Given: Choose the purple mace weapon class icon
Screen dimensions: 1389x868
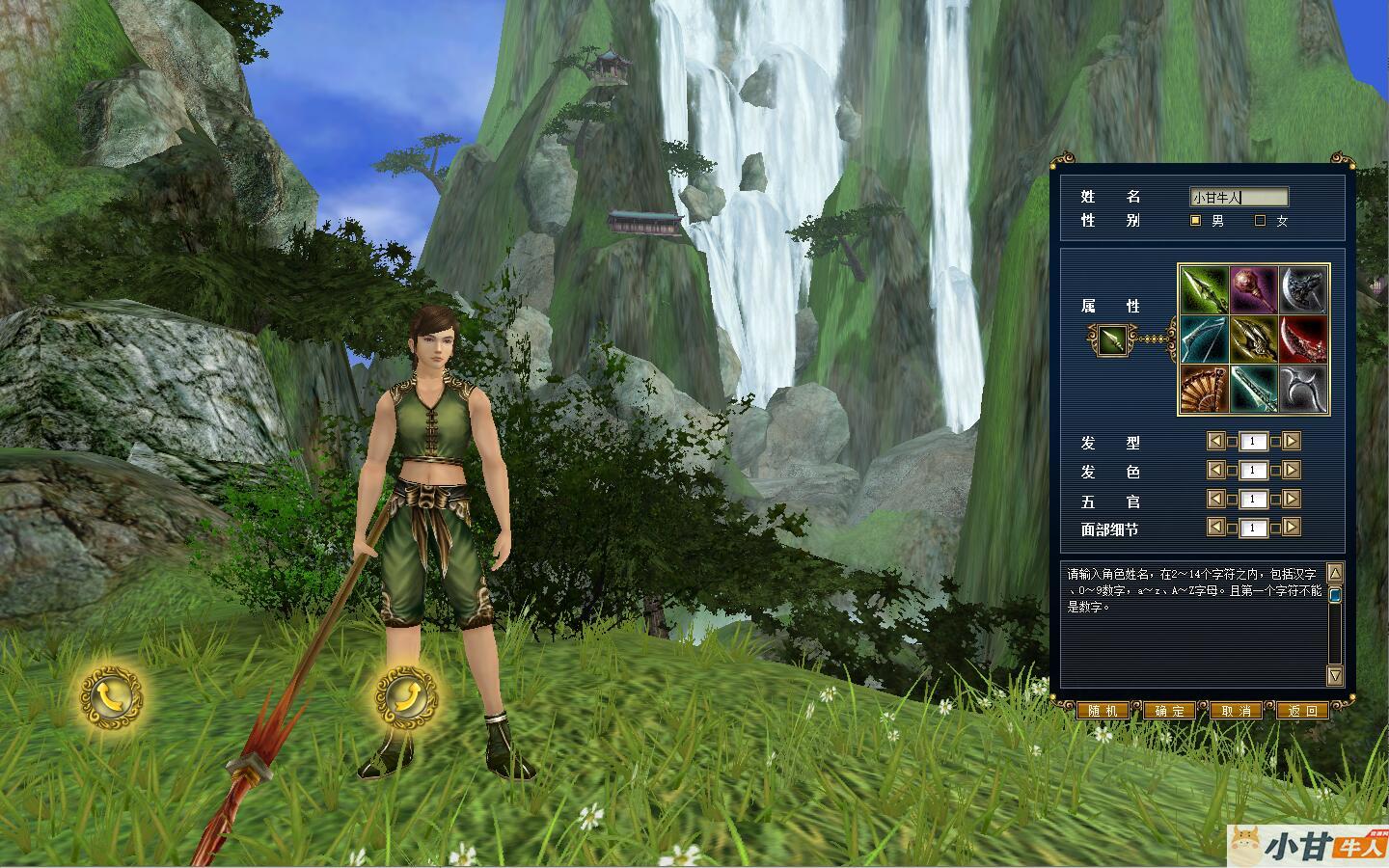Looking at the screenshot, I should [1253, 288].
